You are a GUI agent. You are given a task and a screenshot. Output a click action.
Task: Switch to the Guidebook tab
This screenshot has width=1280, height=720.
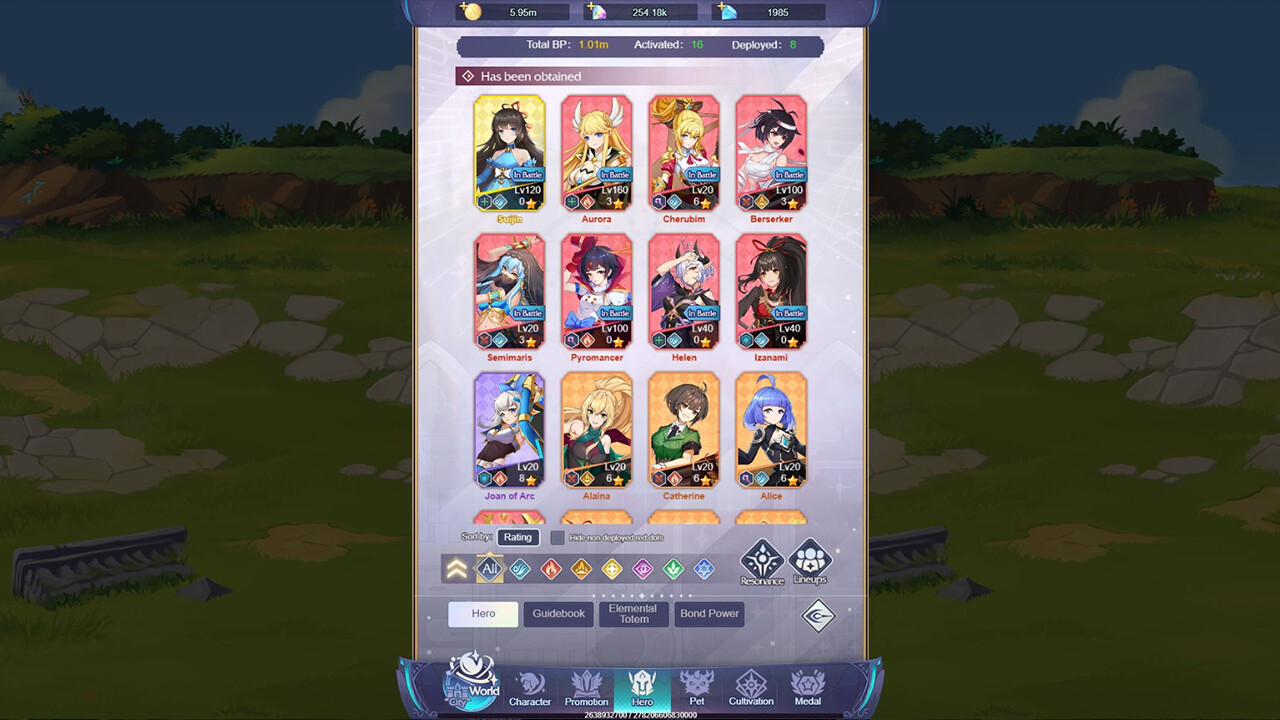pos(558,614)
